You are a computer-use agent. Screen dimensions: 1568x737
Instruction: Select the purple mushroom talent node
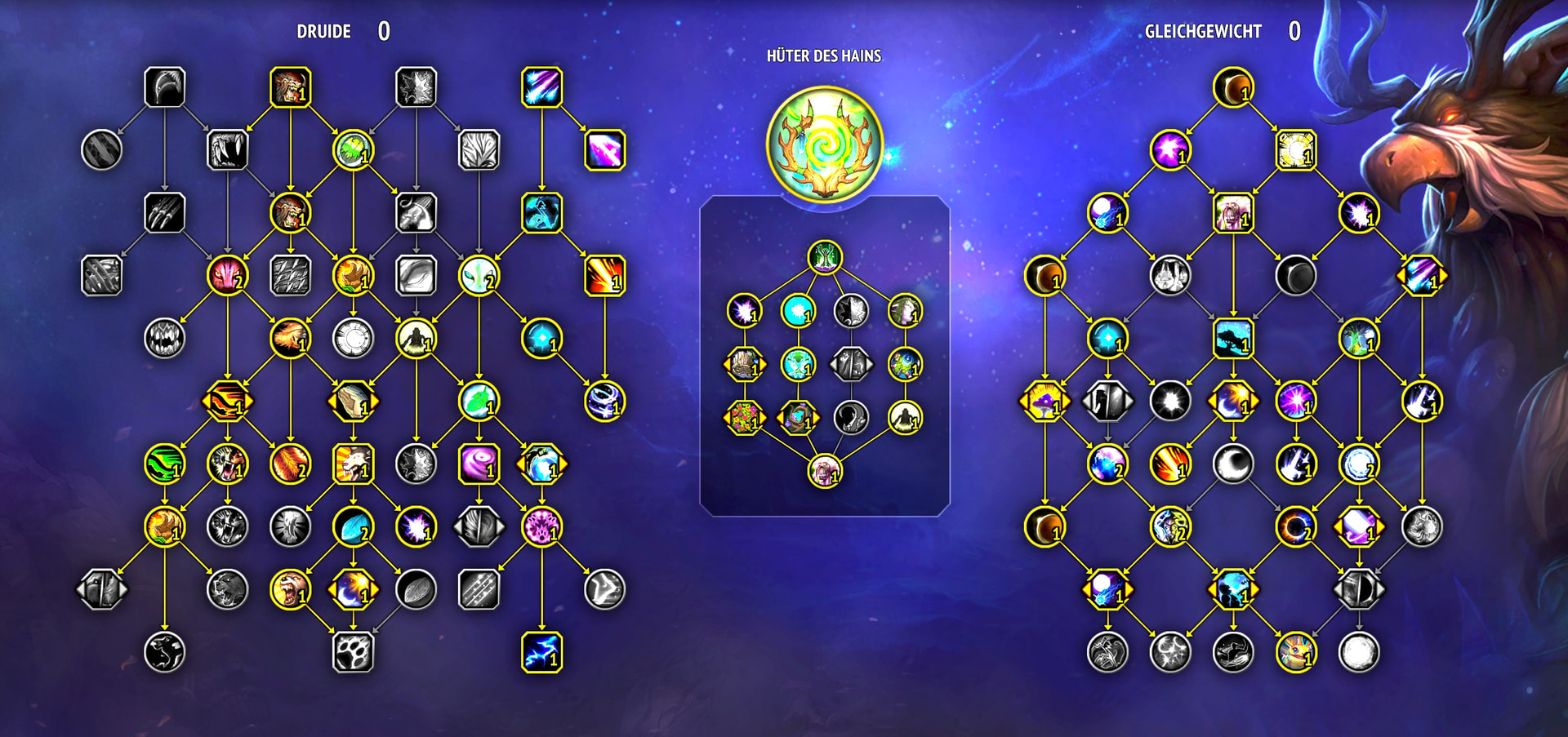tap(1045, 401)
